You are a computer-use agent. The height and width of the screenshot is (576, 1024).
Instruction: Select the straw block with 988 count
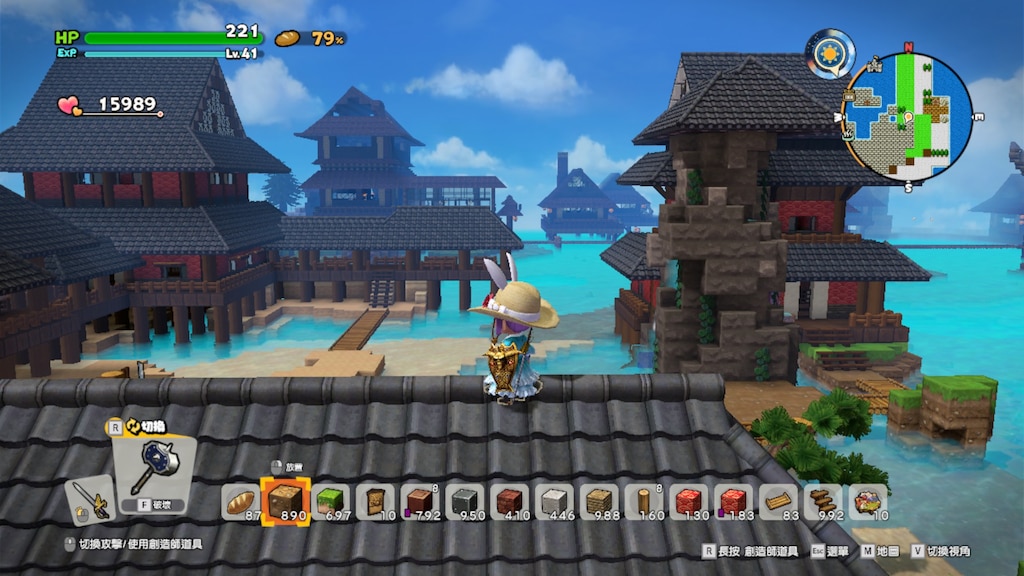(598, 501)
